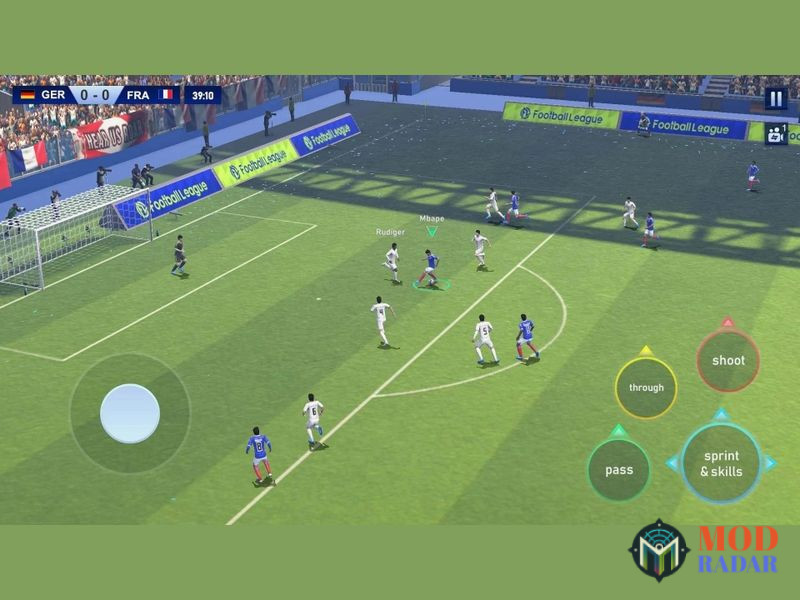
Task: Switch the camera view with the camera icon
Action: pyautogui.click(x=776, y=133)
